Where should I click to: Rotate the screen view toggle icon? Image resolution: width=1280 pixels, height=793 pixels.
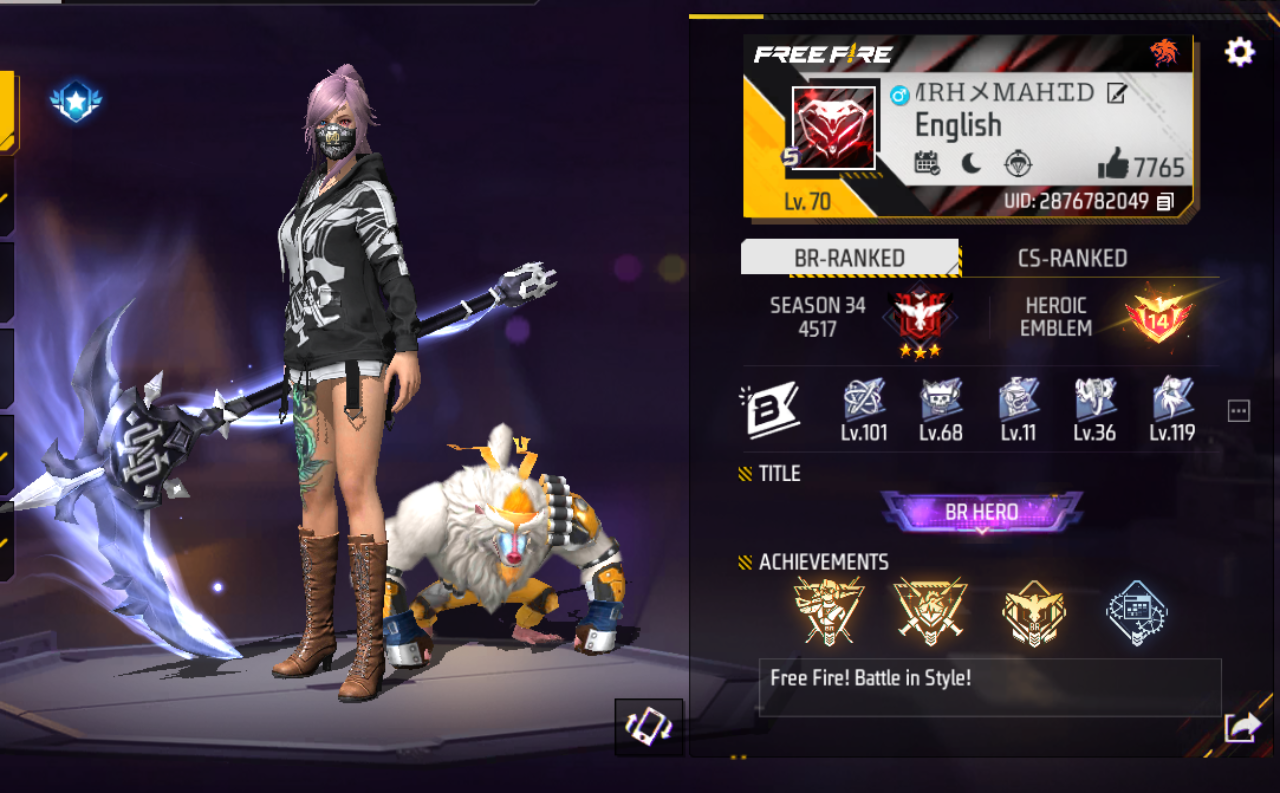[649, 727]
